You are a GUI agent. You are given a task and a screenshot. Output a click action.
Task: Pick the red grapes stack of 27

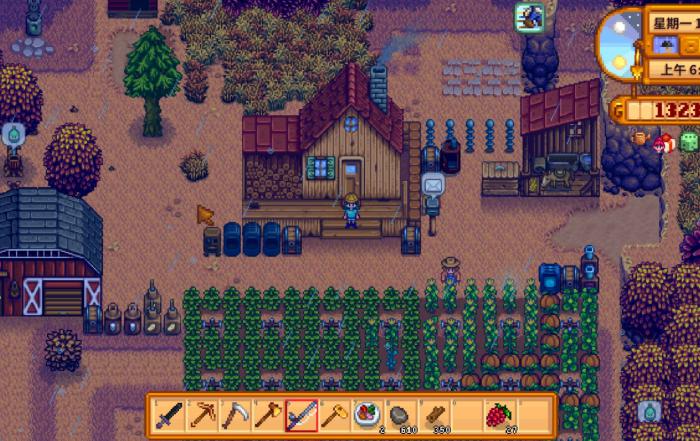click(x=498, y=413)
